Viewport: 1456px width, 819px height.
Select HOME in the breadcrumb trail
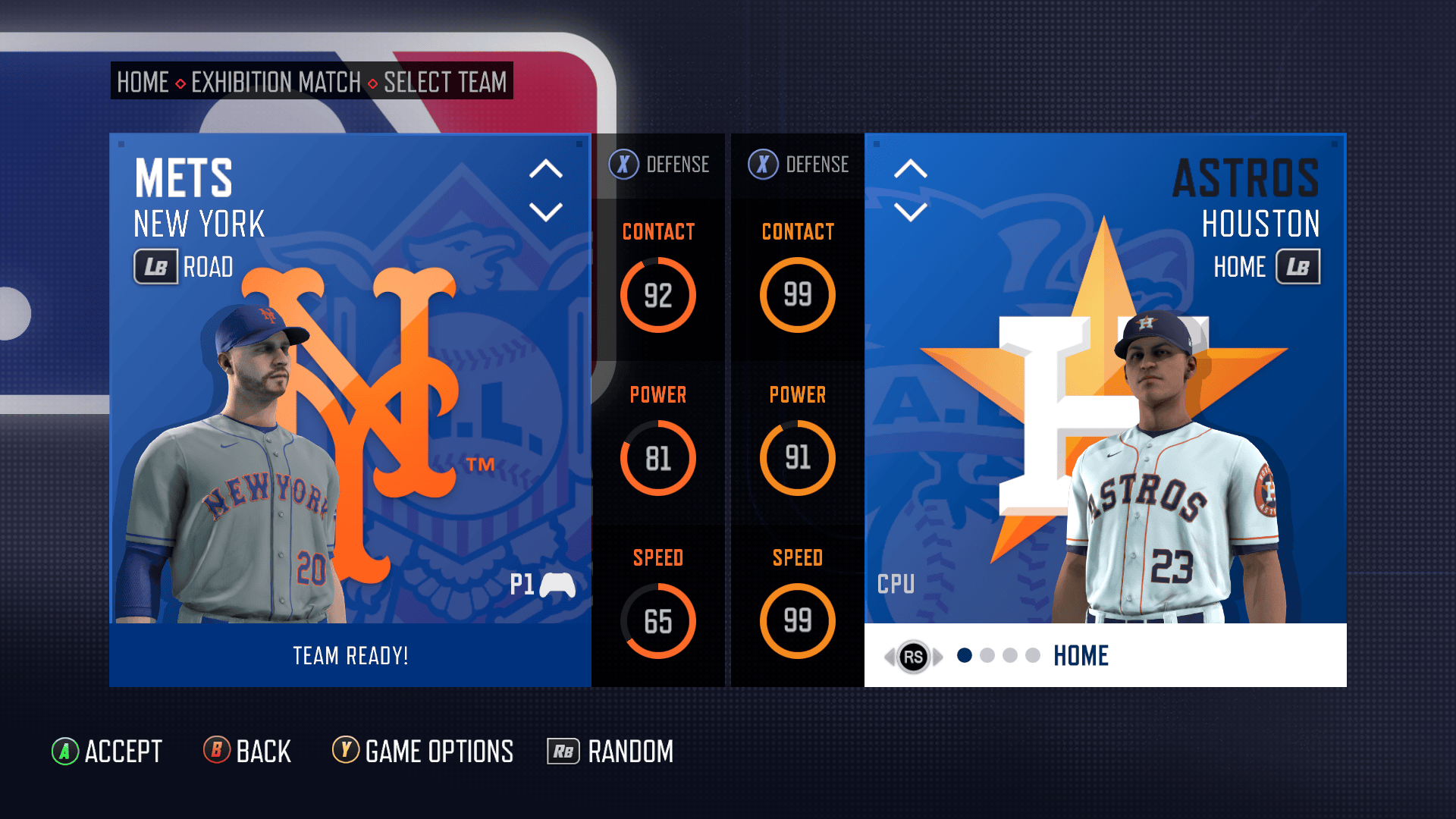[x=143, y=82]
